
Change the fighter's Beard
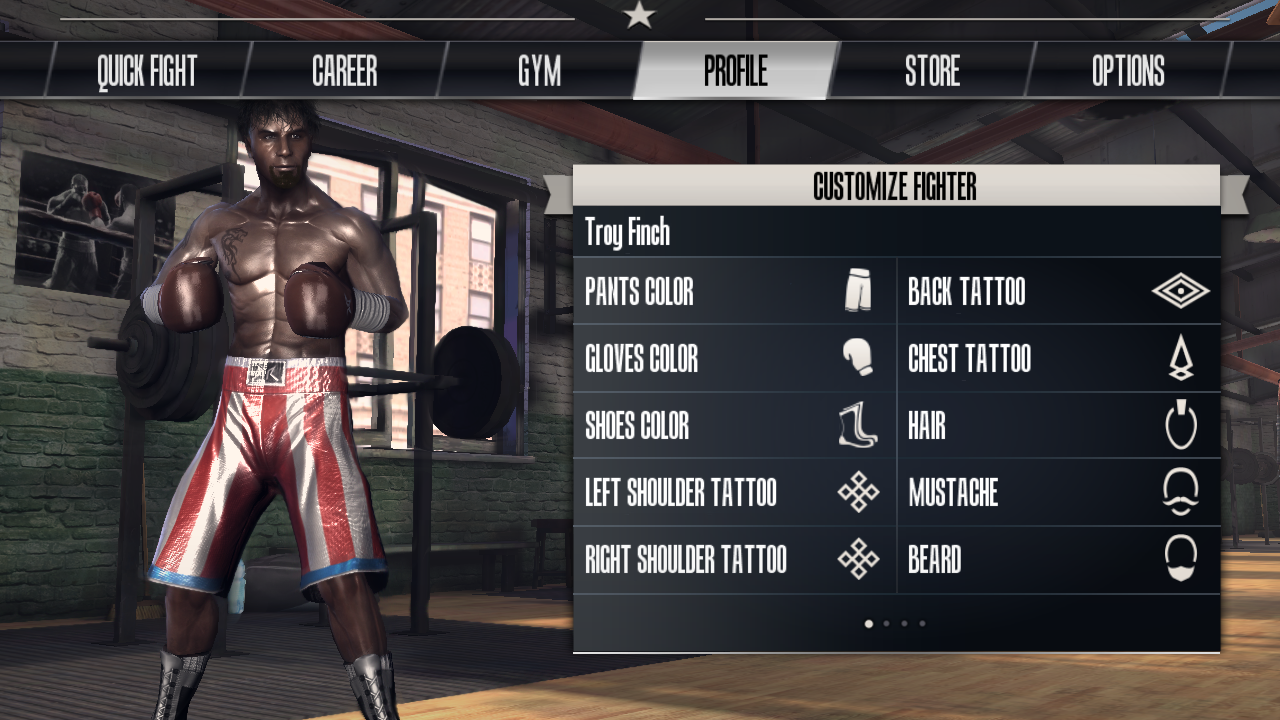[1058, 560]
